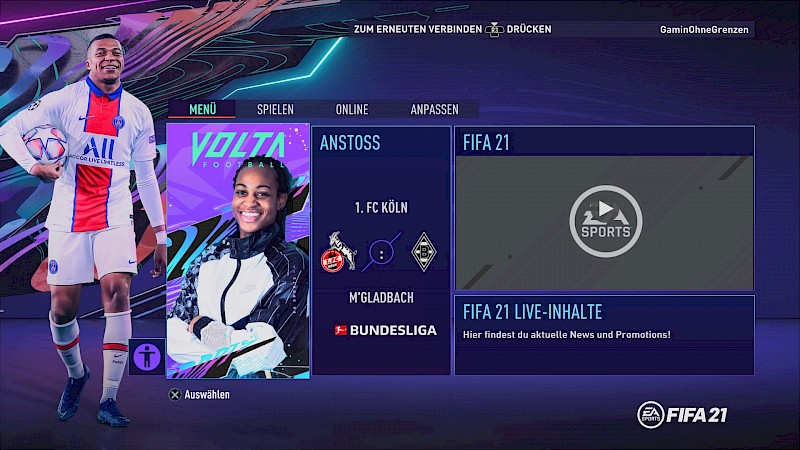Open FIFA 21 Live-Inhalte news panel
800x450 pixels.
(604, 334)
